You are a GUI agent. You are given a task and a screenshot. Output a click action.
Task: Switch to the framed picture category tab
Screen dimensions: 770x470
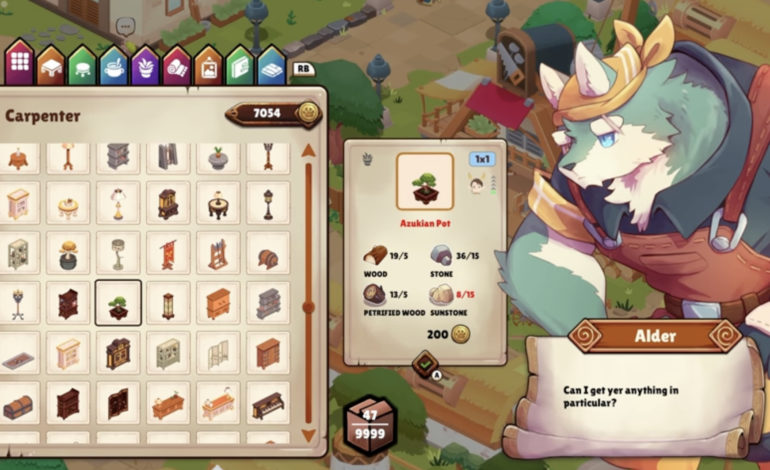click(x=208, y=67)
